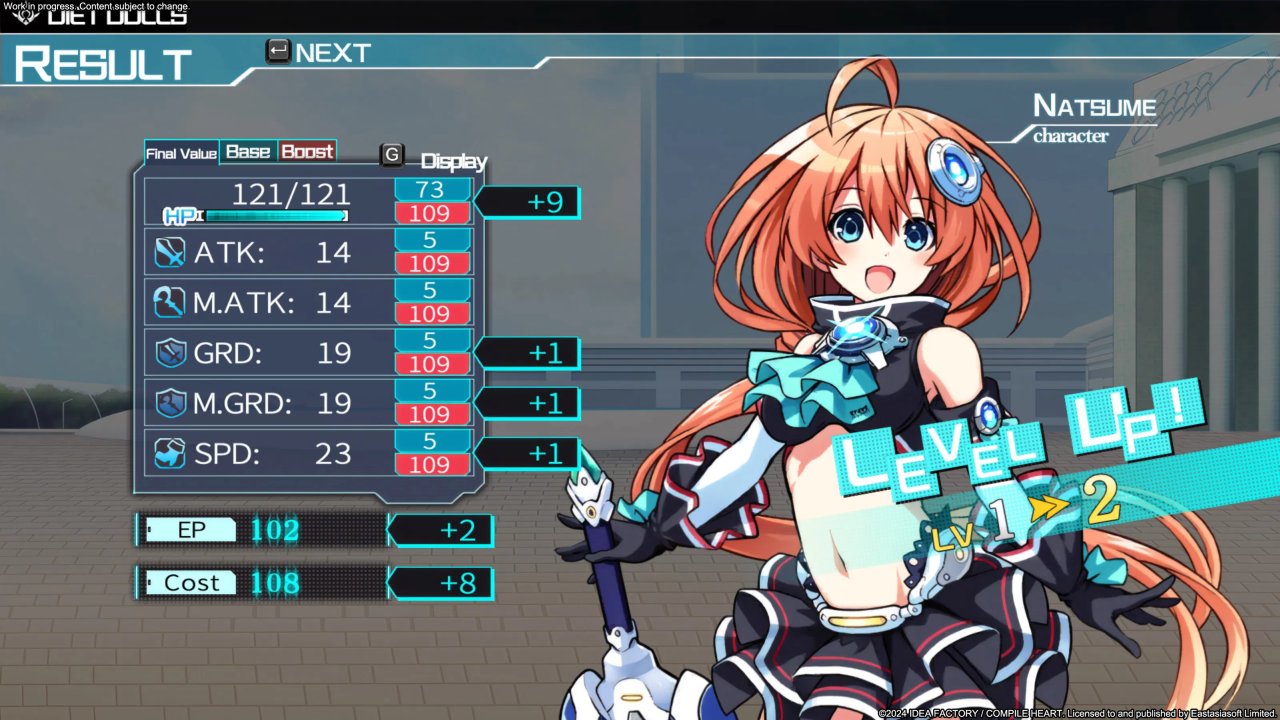Select the Base stats tab
1280x720 pixels.
point(248,152)
